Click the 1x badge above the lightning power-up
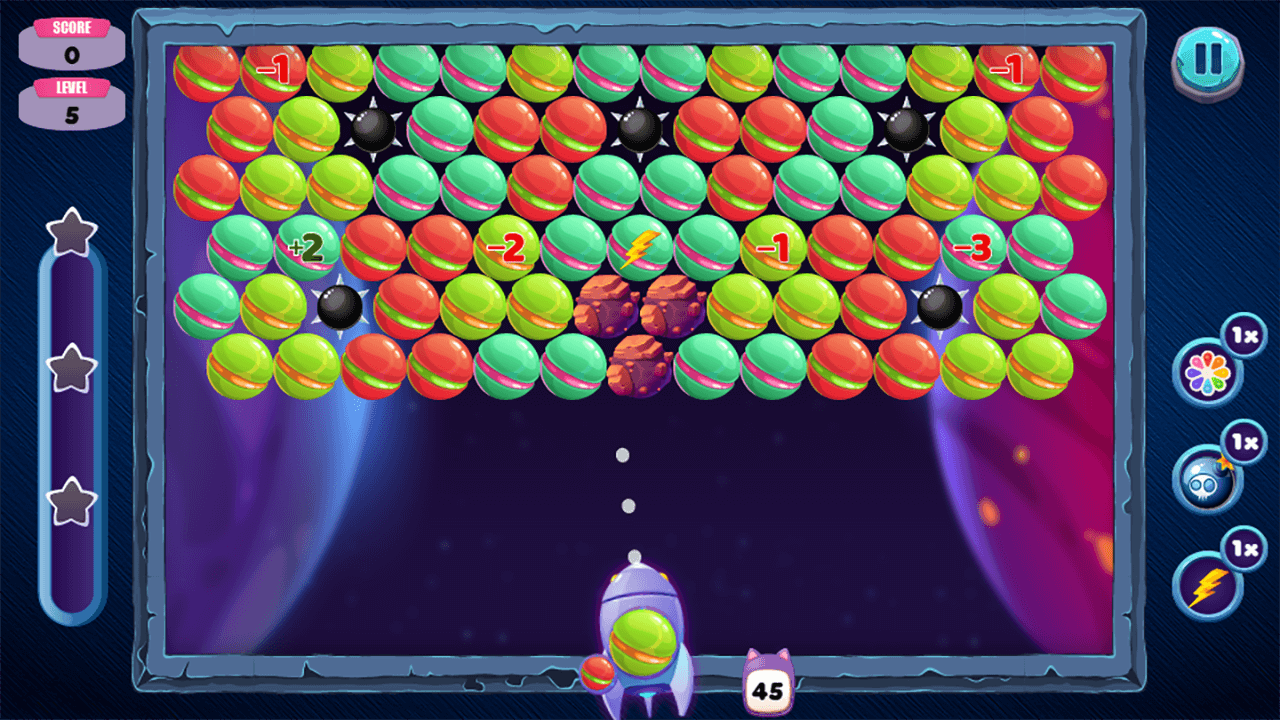Viewport: 1280px width, 720px height. (1246, 548)
